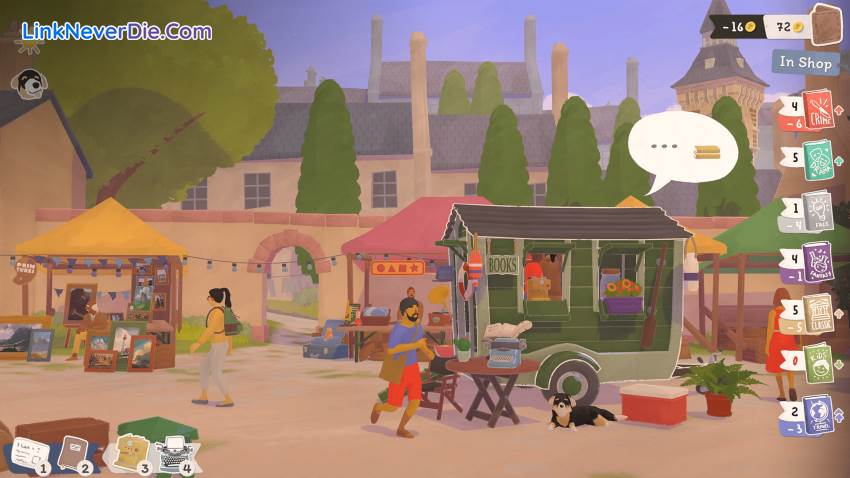Select the Fantasy book genre
The width and height of the screenshot is (850, 478).
(817, 263)
